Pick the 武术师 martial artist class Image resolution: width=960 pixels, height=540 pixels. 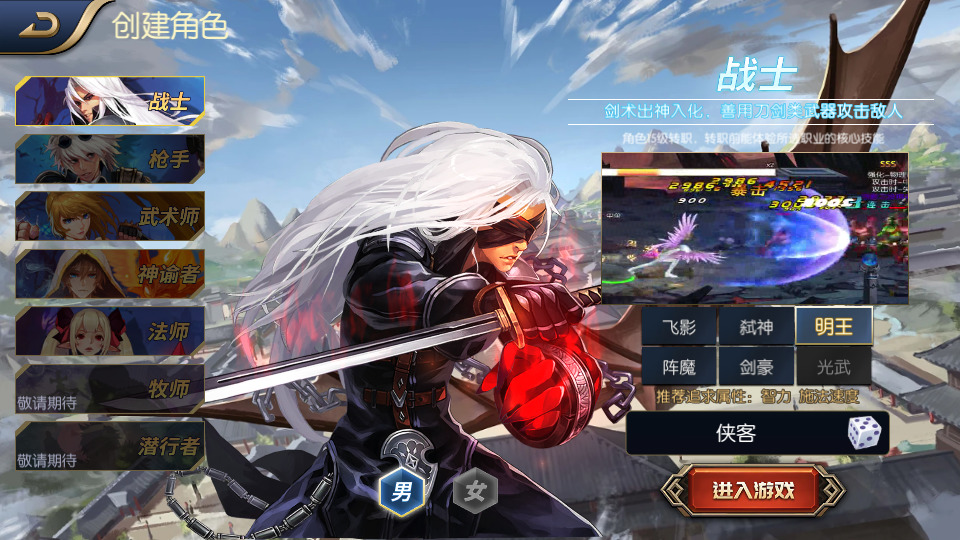click(110, 216)
